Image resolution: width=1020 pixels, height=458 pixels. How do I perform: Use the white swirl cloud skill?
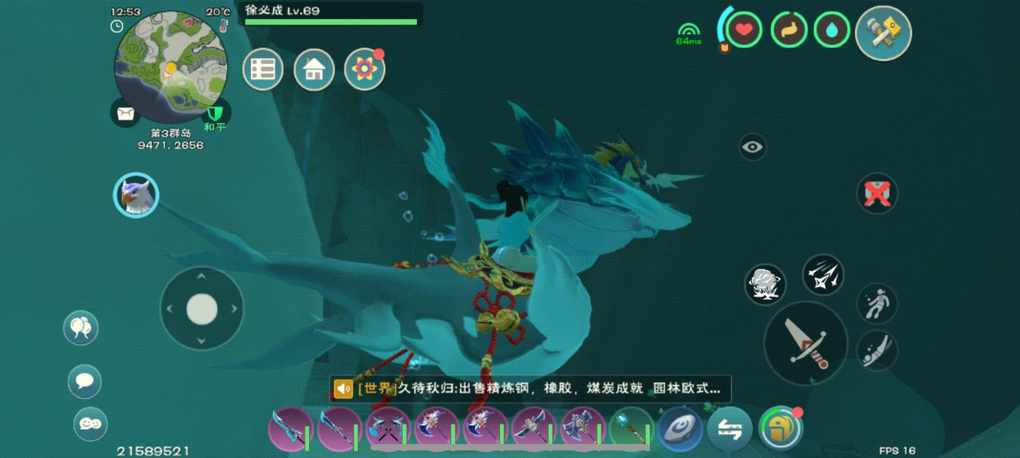(x=765, y=285)
